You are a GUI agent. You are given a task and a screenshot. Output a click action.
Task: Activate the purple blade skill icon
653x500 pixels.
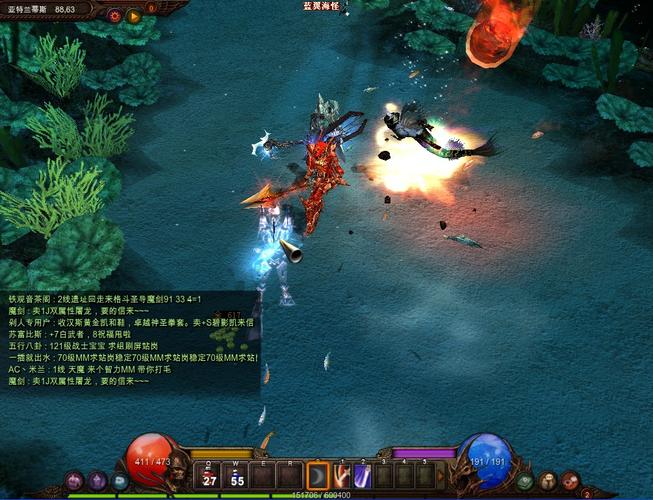363,475
